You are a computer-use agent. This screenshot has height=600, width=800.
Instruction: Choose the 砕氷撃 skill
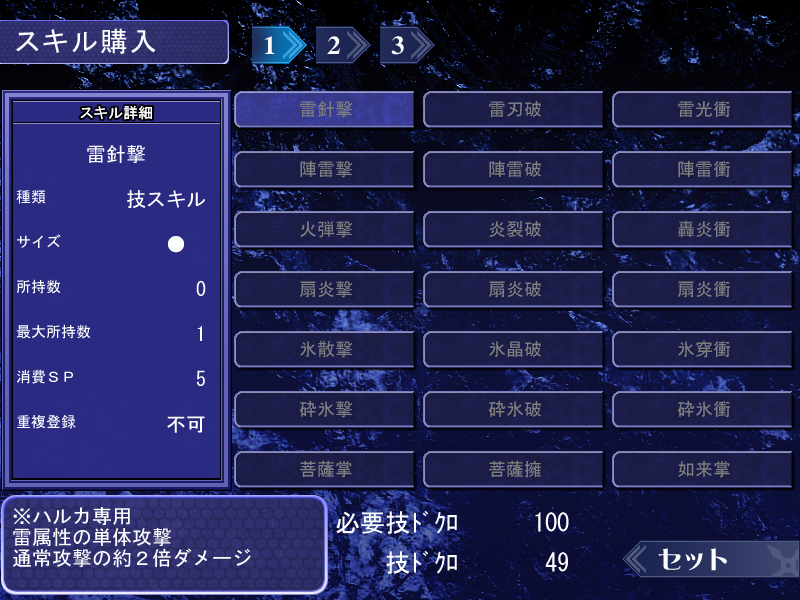325,409
